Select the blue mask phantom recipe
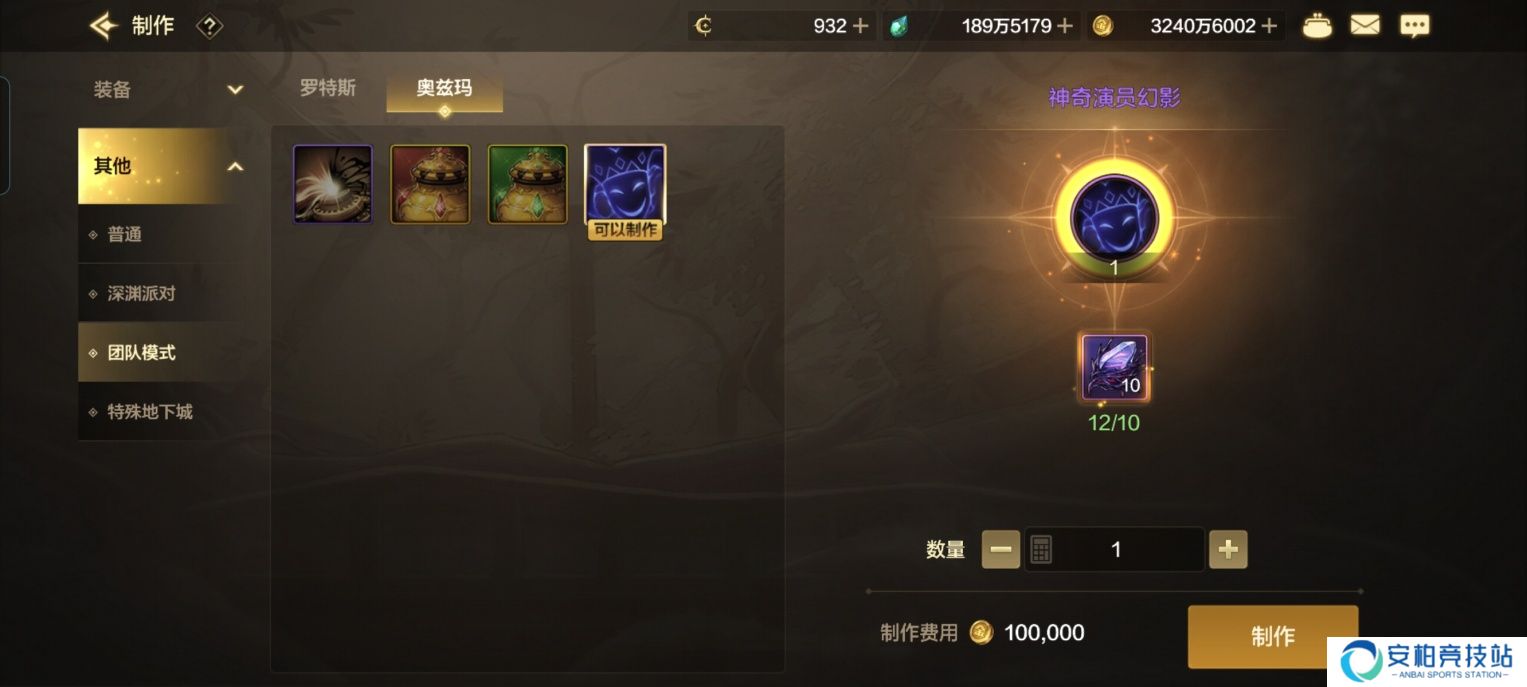Viewport: 1527px width, 687px height. [625, 184]
